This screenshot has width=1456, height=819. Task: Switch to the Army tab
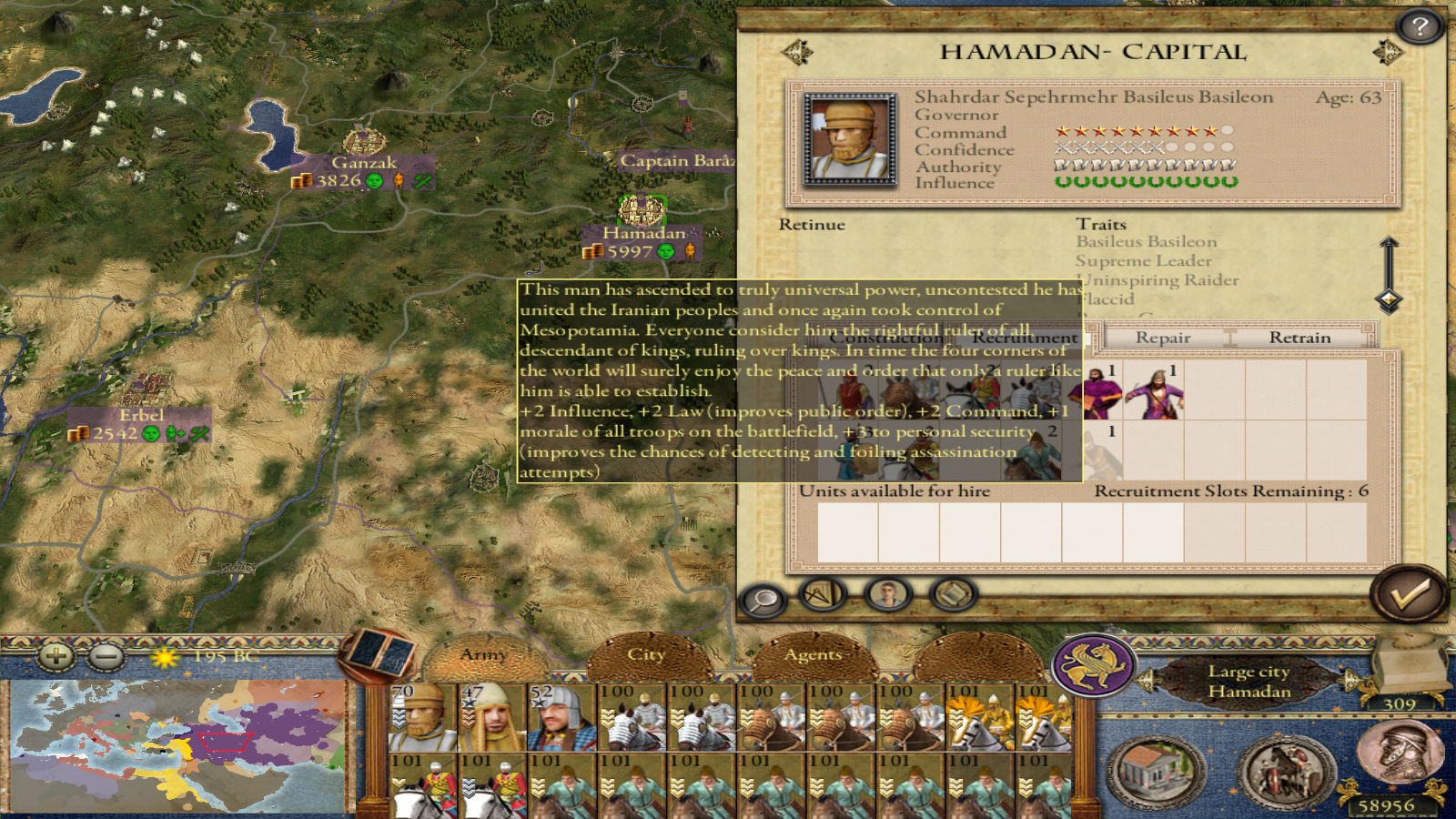(x=483, y=654)
